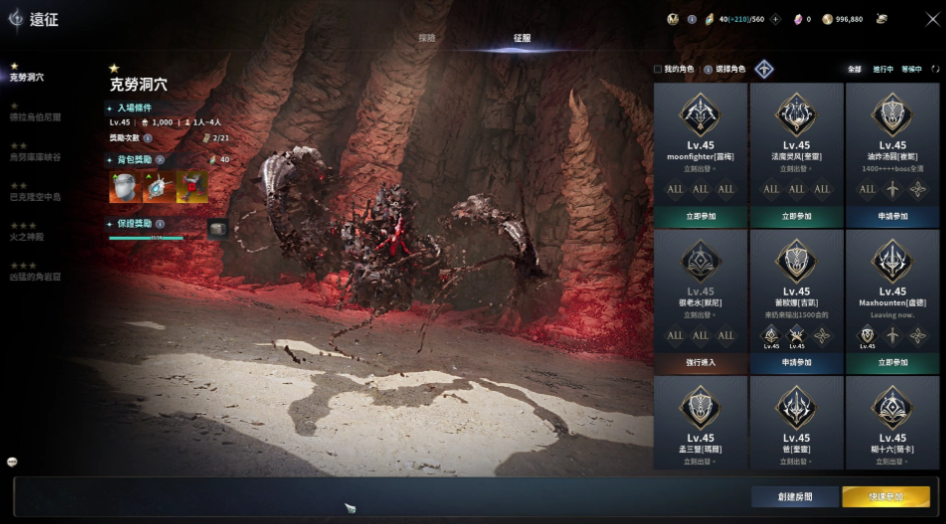Show 全部 rooms in the list
The image size is (946, 524).
(854, 69)
